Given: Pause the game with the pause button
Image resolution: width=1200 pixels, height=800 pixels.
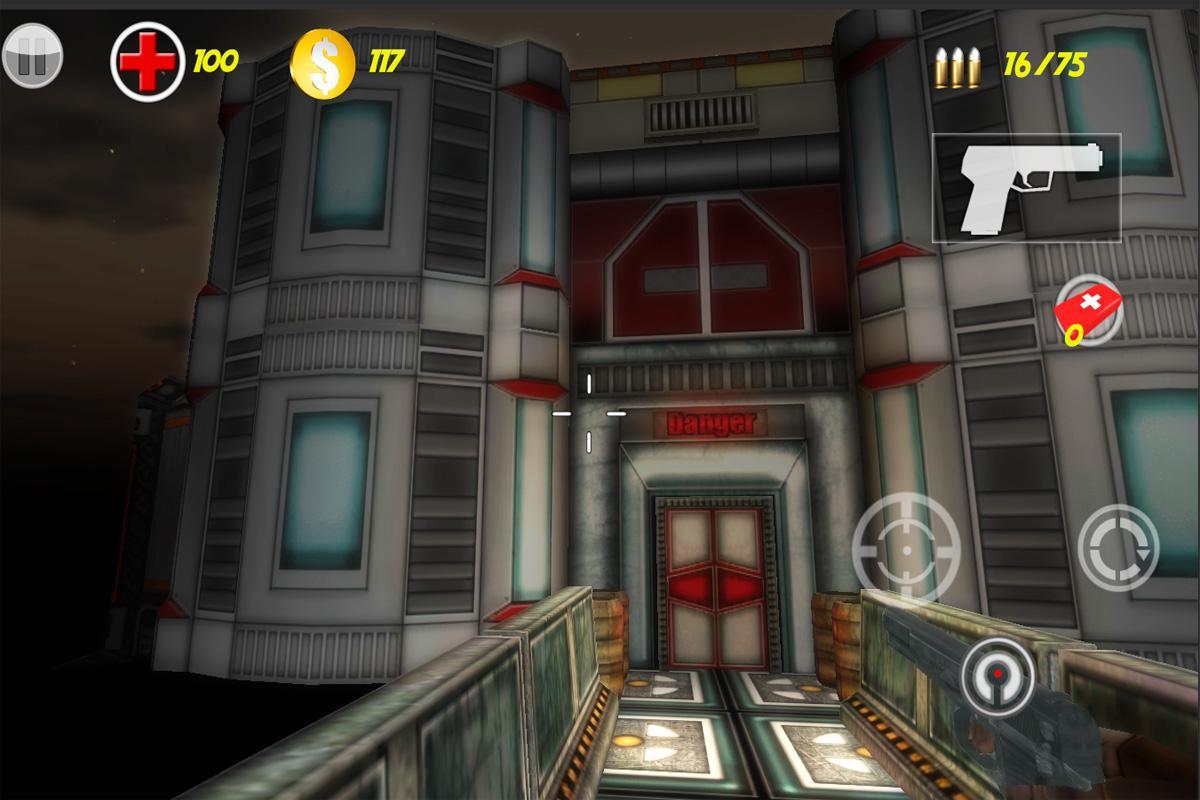Looking at the screenshot, I should coord(32,56).
